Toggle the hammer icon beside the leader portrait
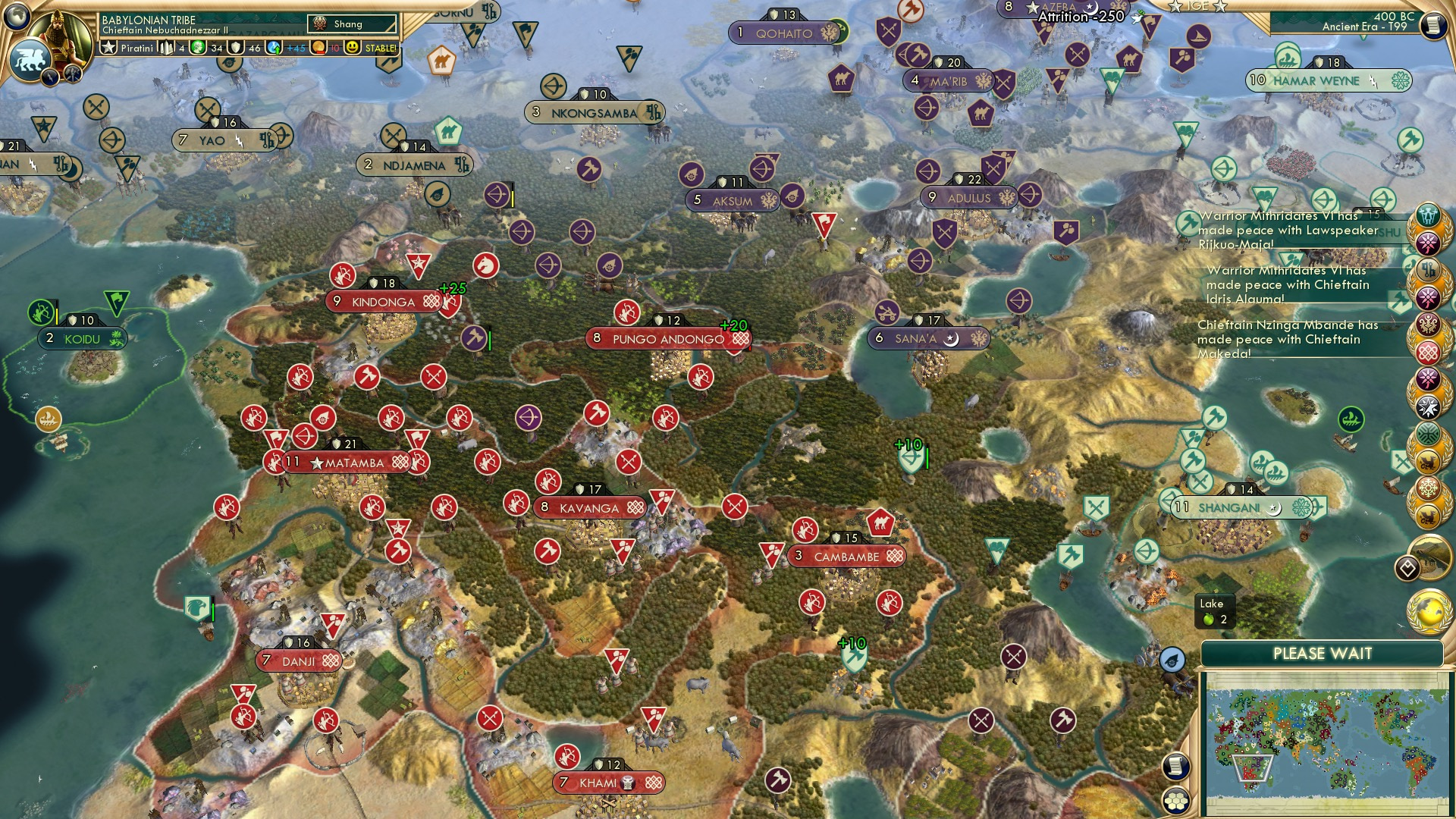 73,75
